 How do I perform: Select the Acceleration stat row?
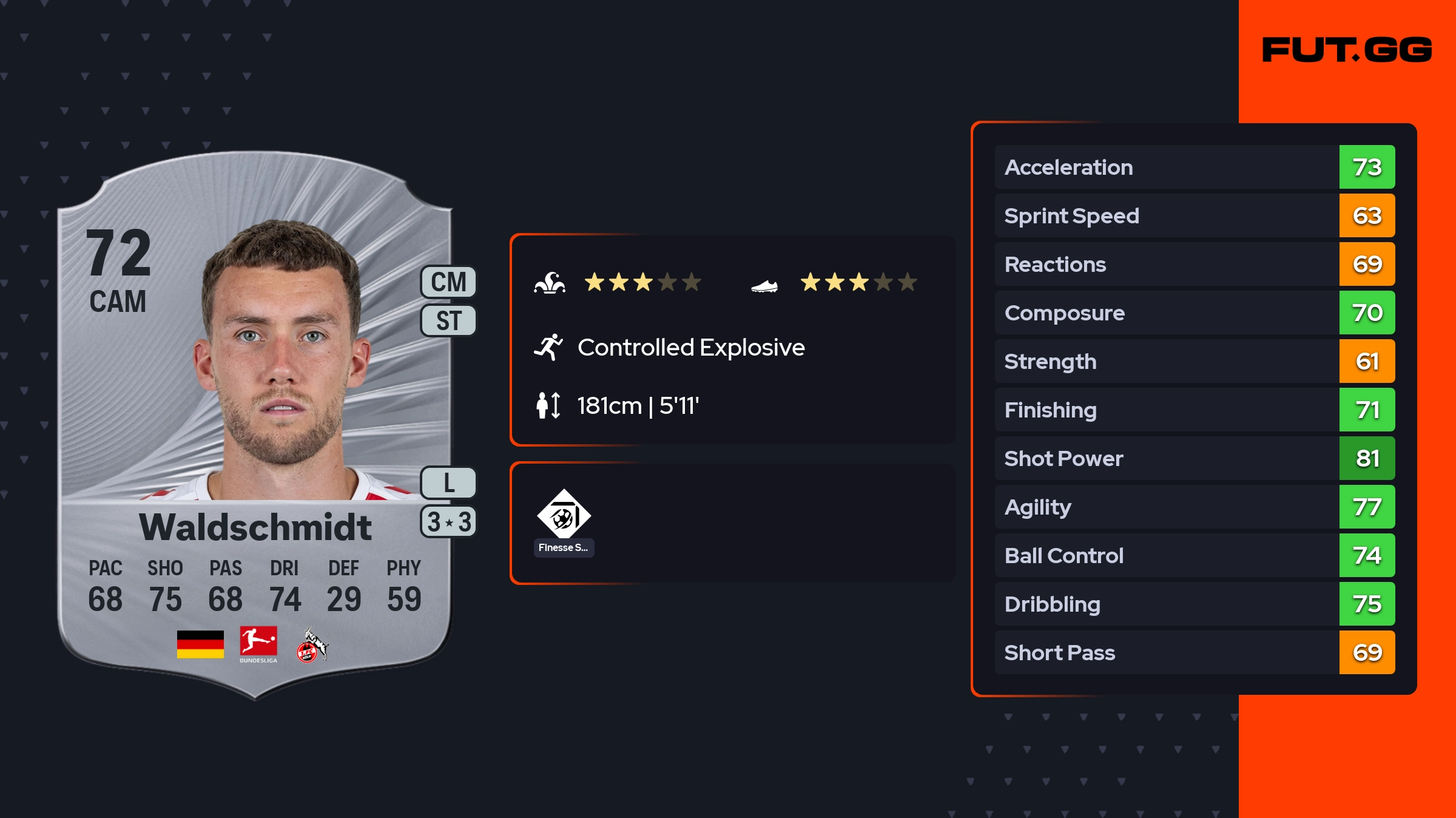pyautogui.click(x=1194, y=167)
